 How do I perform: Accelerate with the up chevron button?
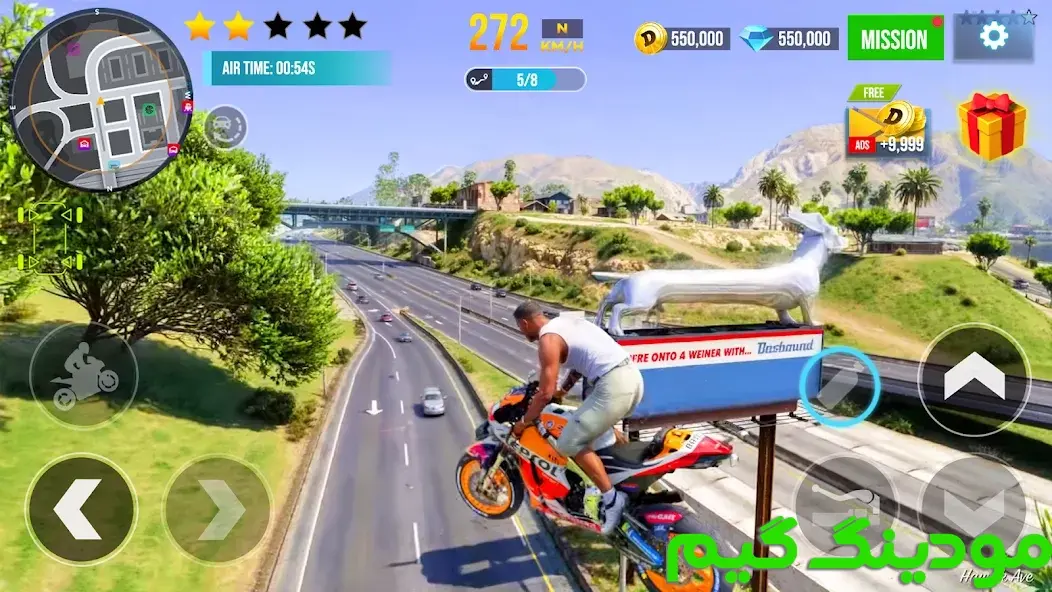pos(973,379)
